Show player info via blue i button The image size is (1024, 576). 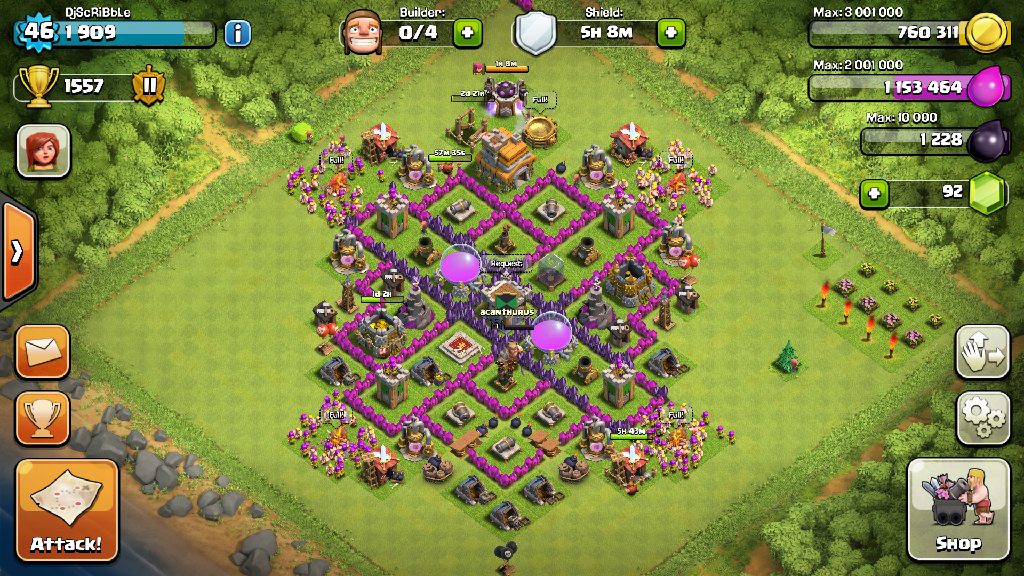[237, 33]
